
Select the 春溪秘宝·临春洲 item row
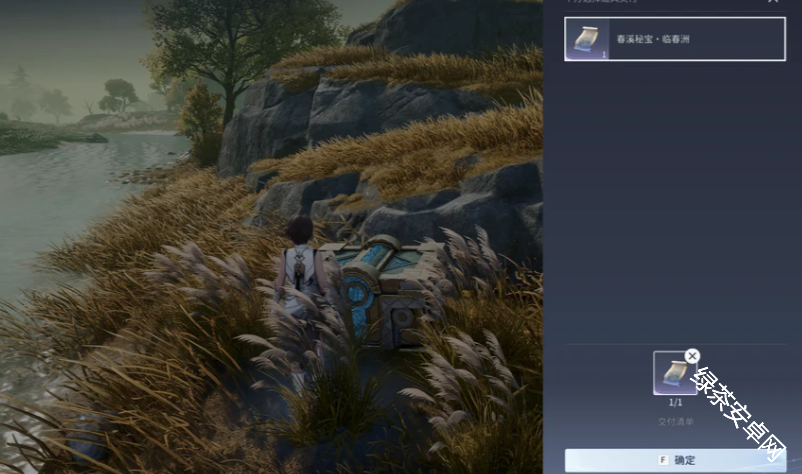(x=674, y=39)
